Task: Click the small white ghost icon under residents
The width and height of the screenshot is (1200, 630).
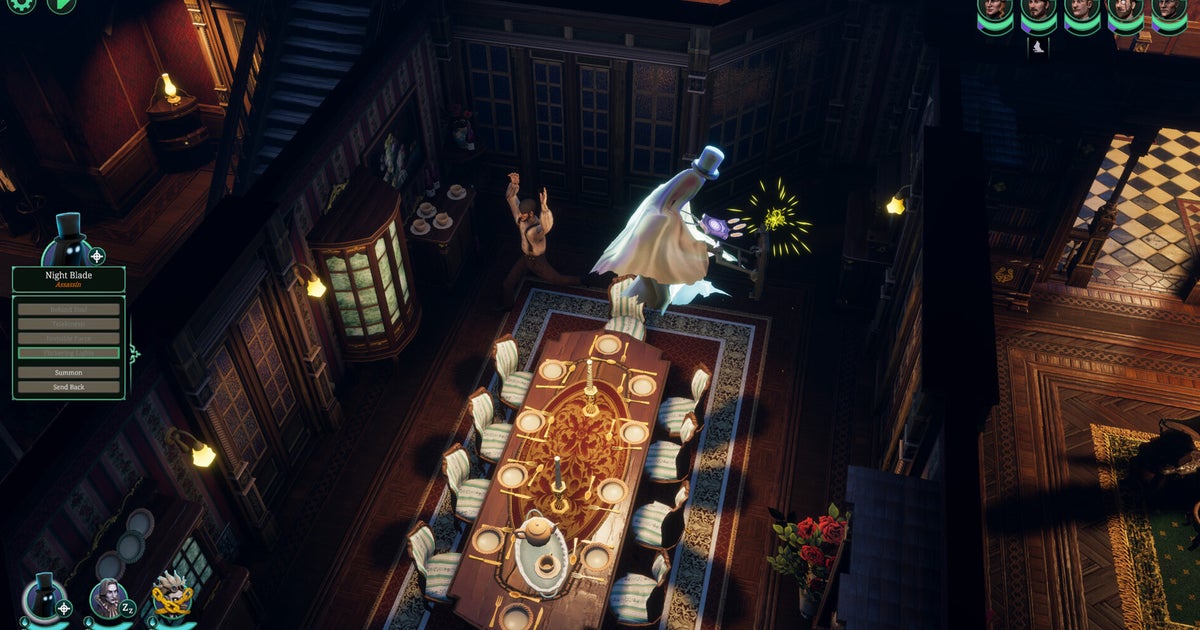Action: [x=1038, y=46]
